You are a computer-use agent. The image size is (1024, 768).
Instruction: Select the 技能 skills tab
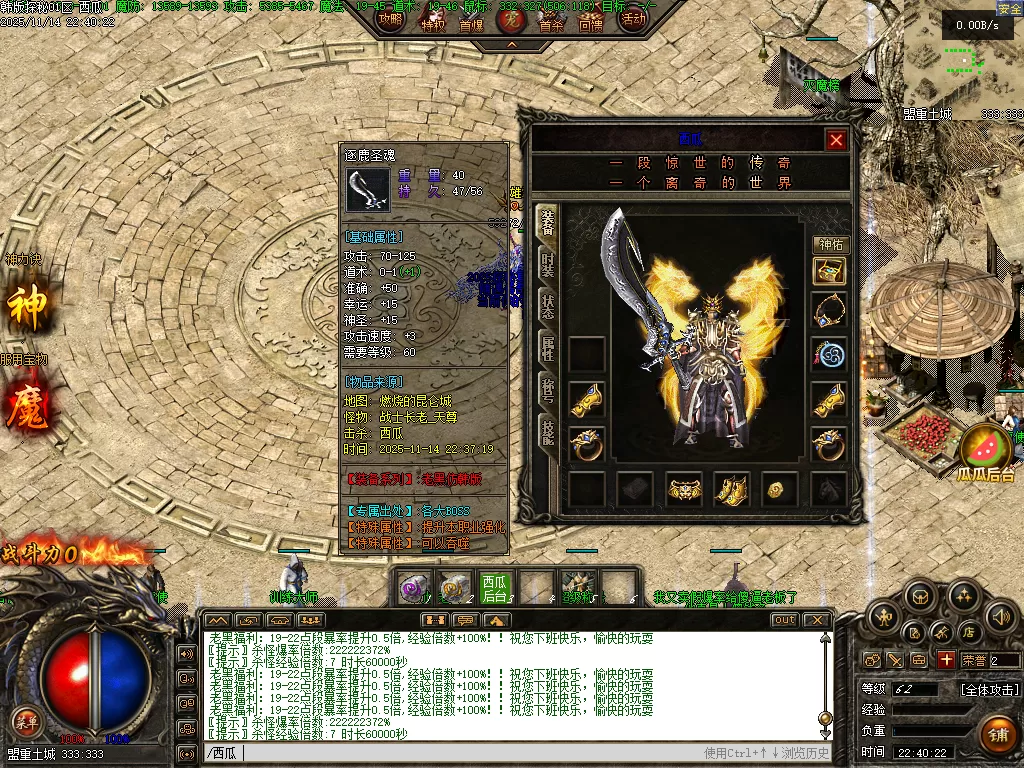point(548,432)
